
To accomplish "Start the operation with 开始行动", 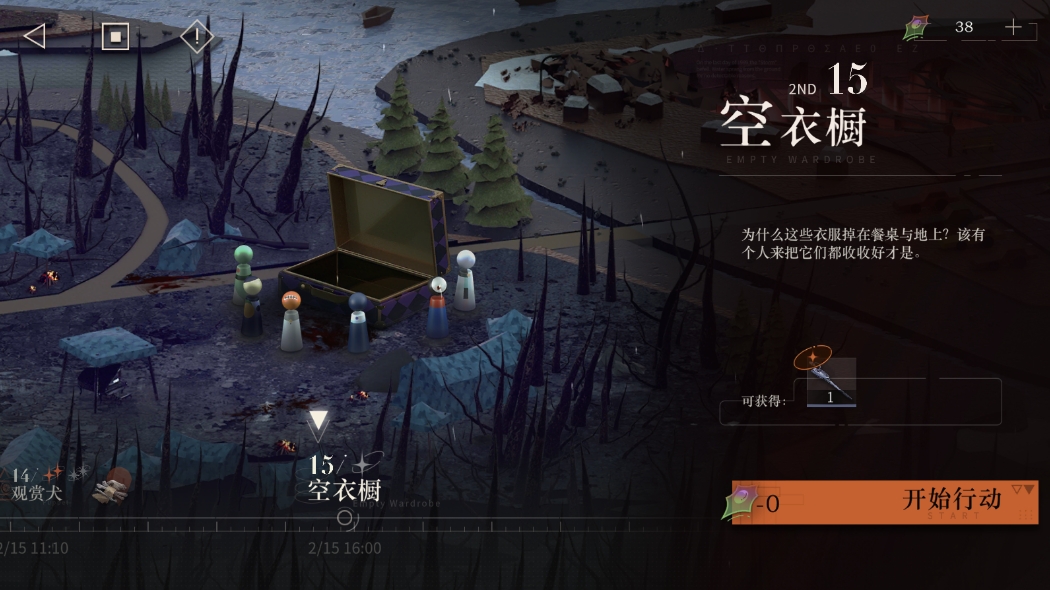I will [x=886, y=502].
